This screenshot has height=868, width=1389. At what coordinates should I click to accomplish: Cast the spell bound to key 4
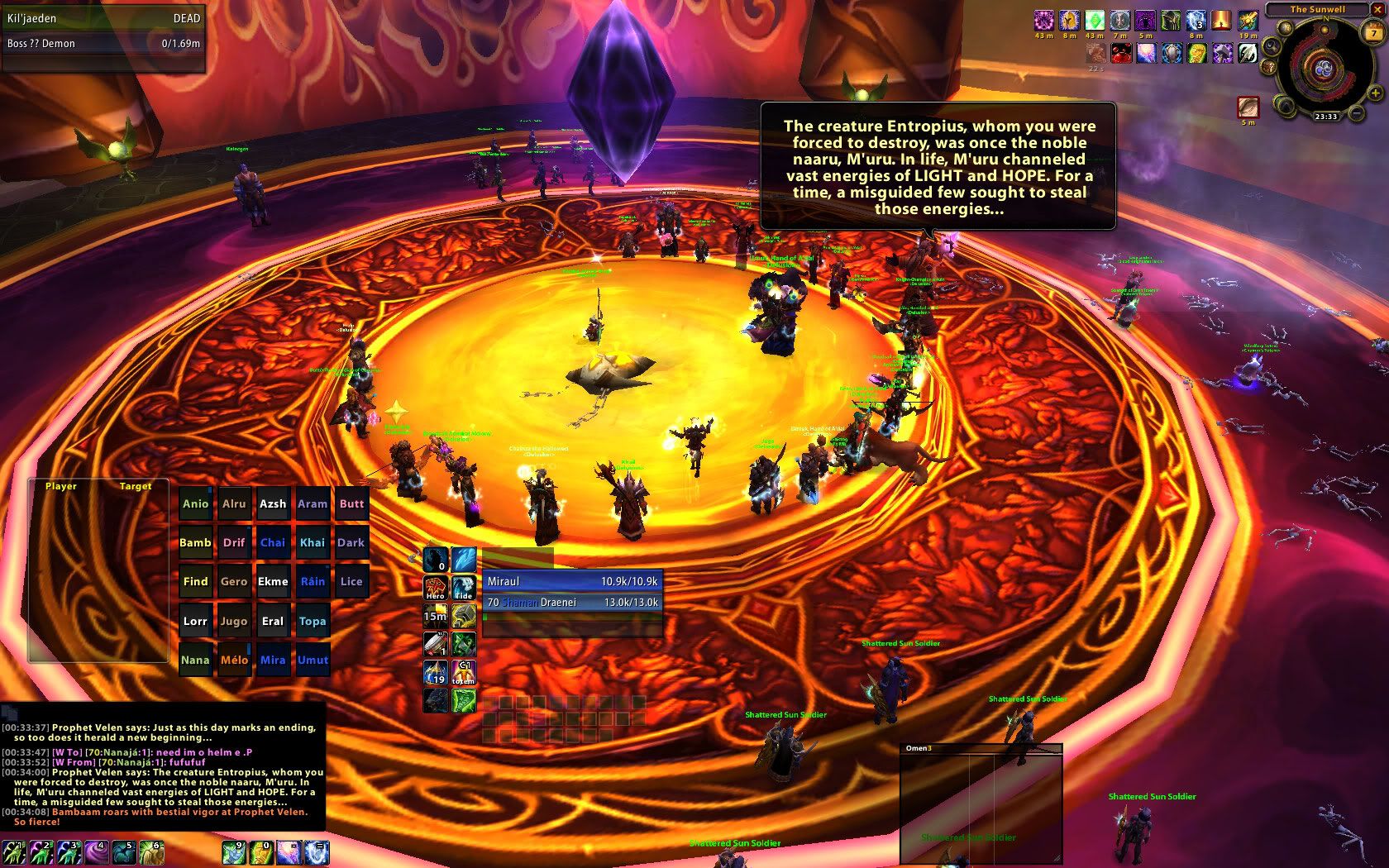click(x=96, y=851)
